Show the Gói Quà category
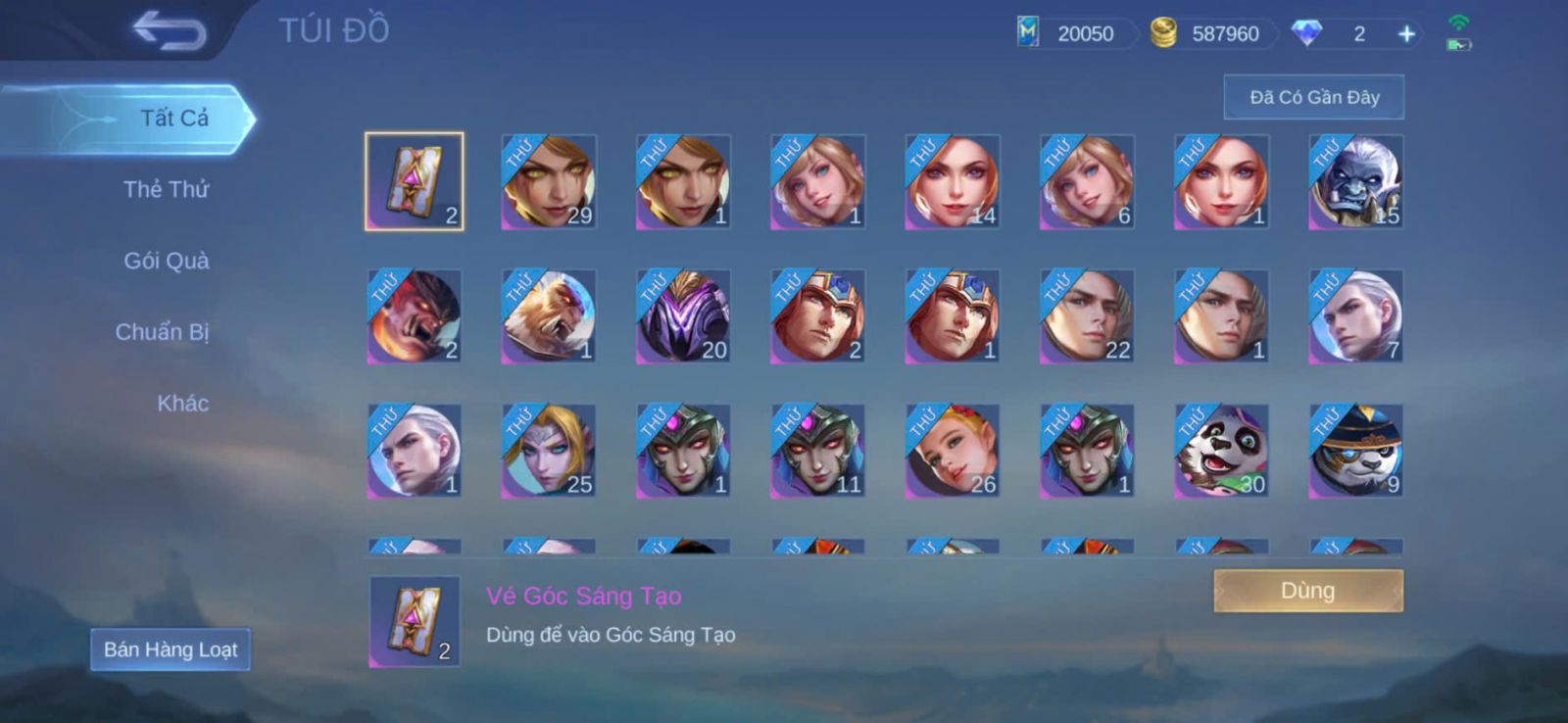The height and width of the screenshot is (723, 1568). pos(166,261)
